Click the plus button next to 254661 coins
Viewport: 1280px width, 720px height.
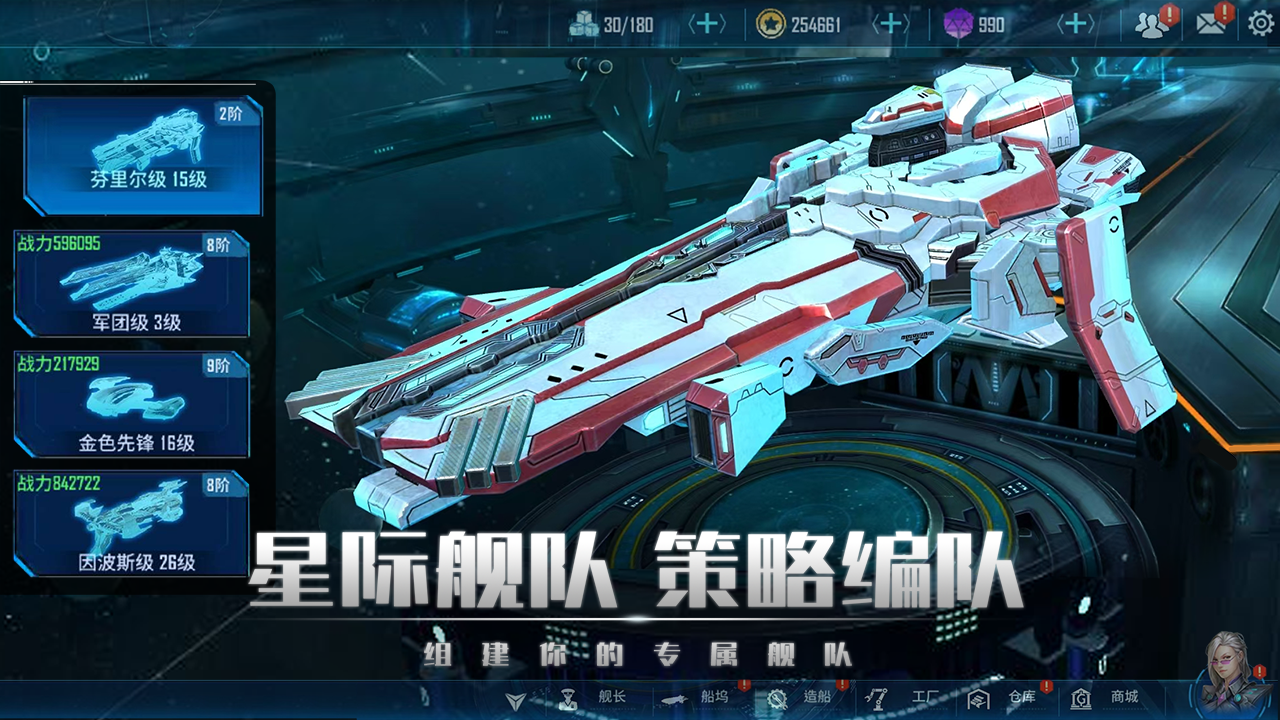[x=889, y=22]
